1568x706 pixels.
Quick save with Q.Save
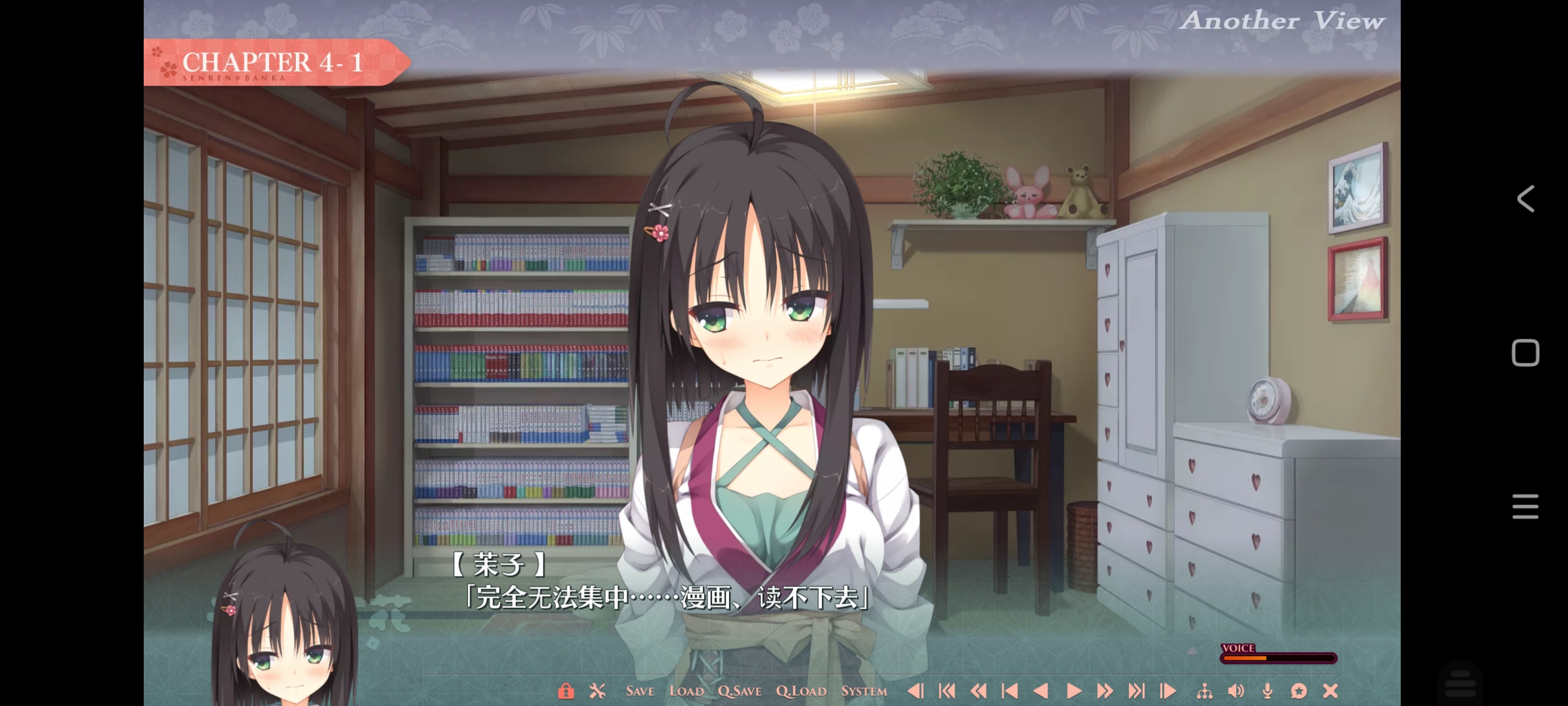pos(740,691)
